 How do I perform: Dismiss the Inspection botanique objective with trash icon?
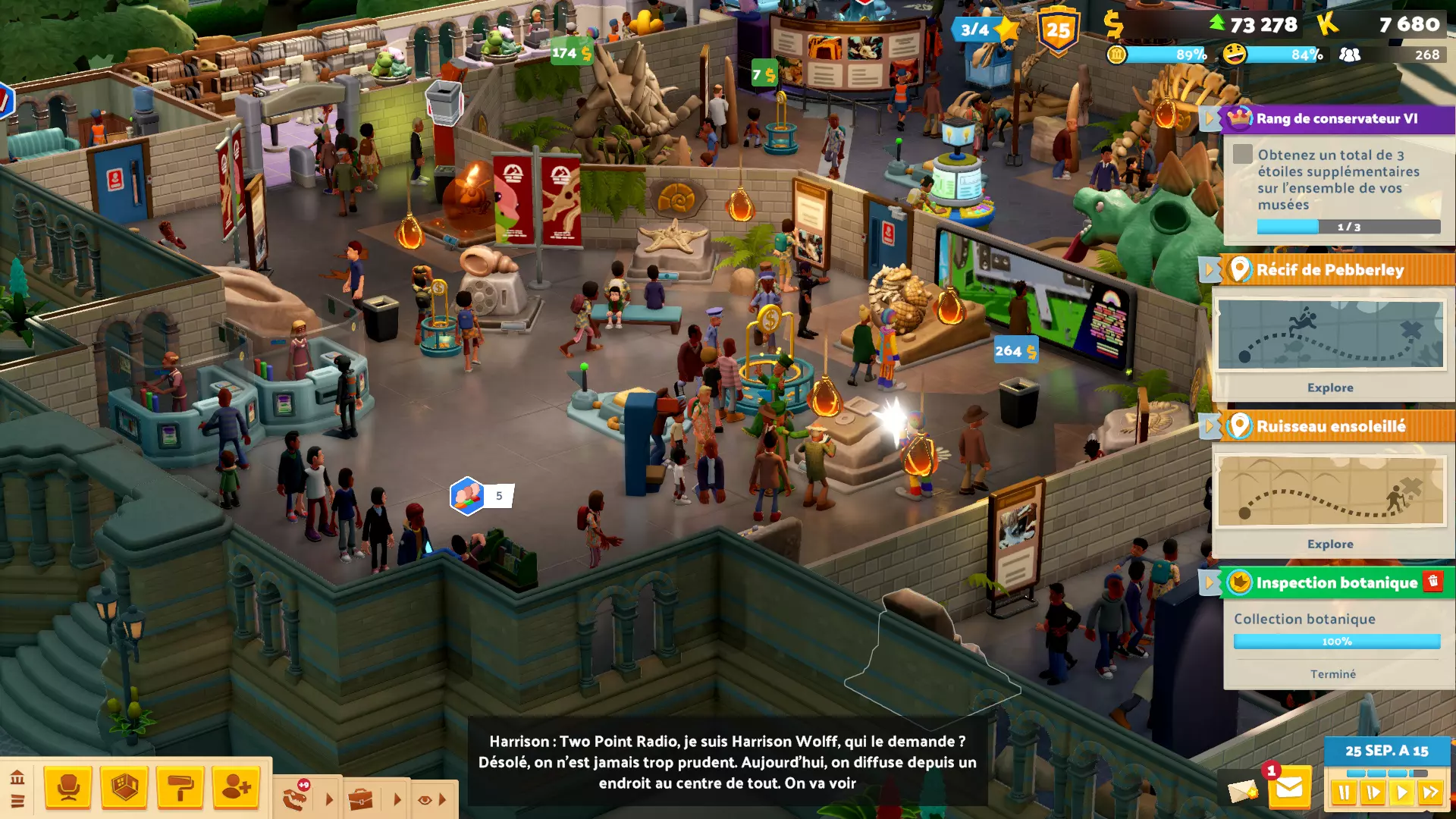point(1432,581)
